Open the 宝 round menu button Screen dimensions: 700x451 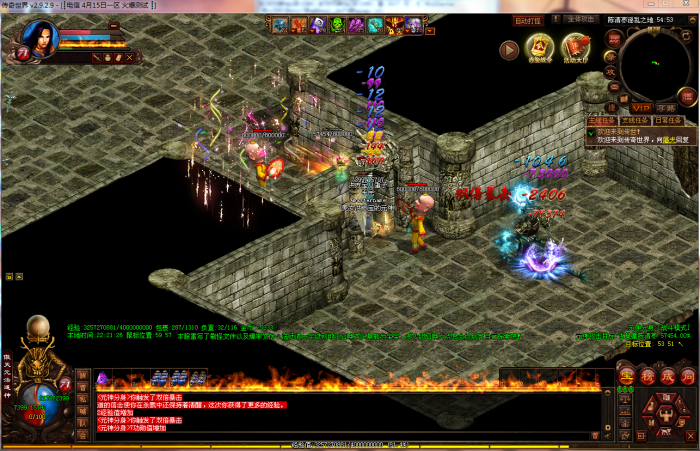627,376
